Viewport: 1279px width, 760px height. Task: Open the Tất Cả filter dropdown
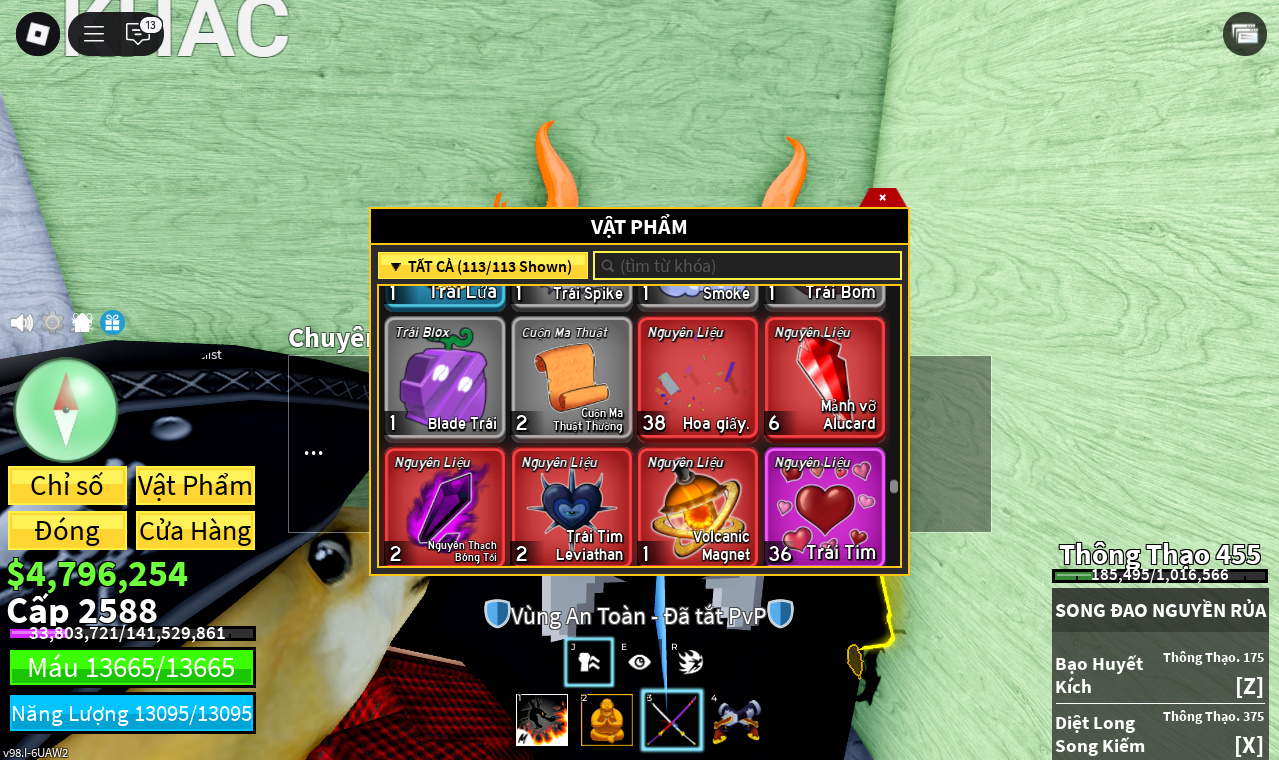482,266
